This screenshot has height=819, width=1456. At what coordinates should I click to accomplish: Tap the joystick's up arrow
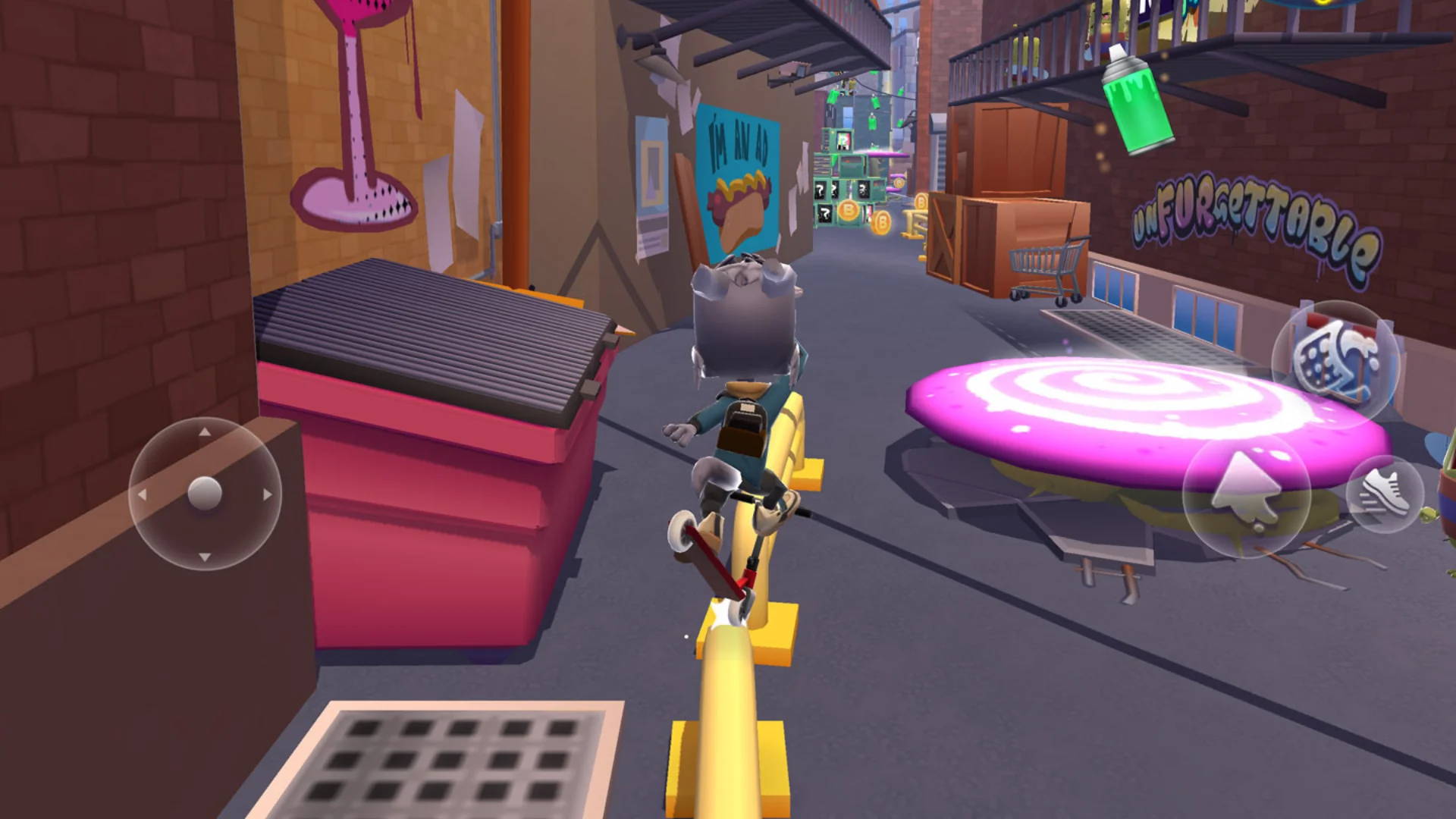point(205,432)
